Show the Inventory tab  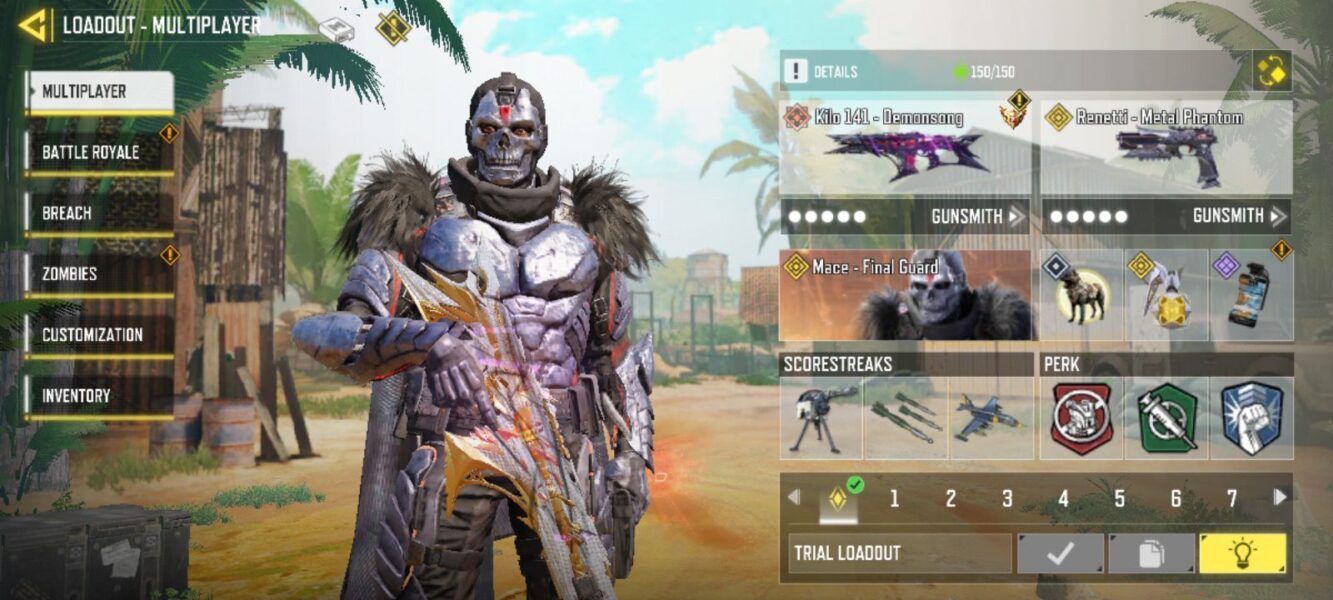click(98, 396)
